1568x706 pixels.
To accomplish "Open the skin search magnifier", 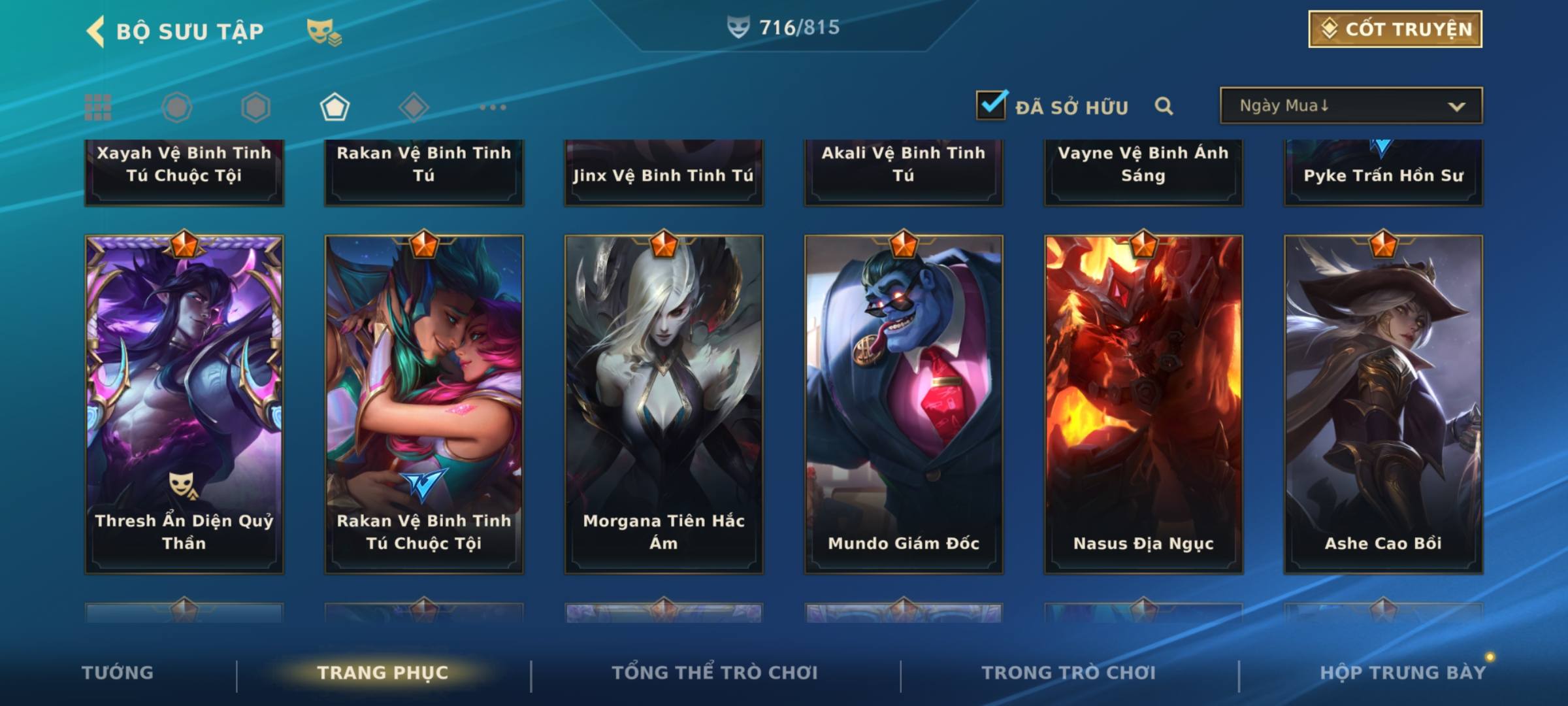I will [x=1164, y=106].
